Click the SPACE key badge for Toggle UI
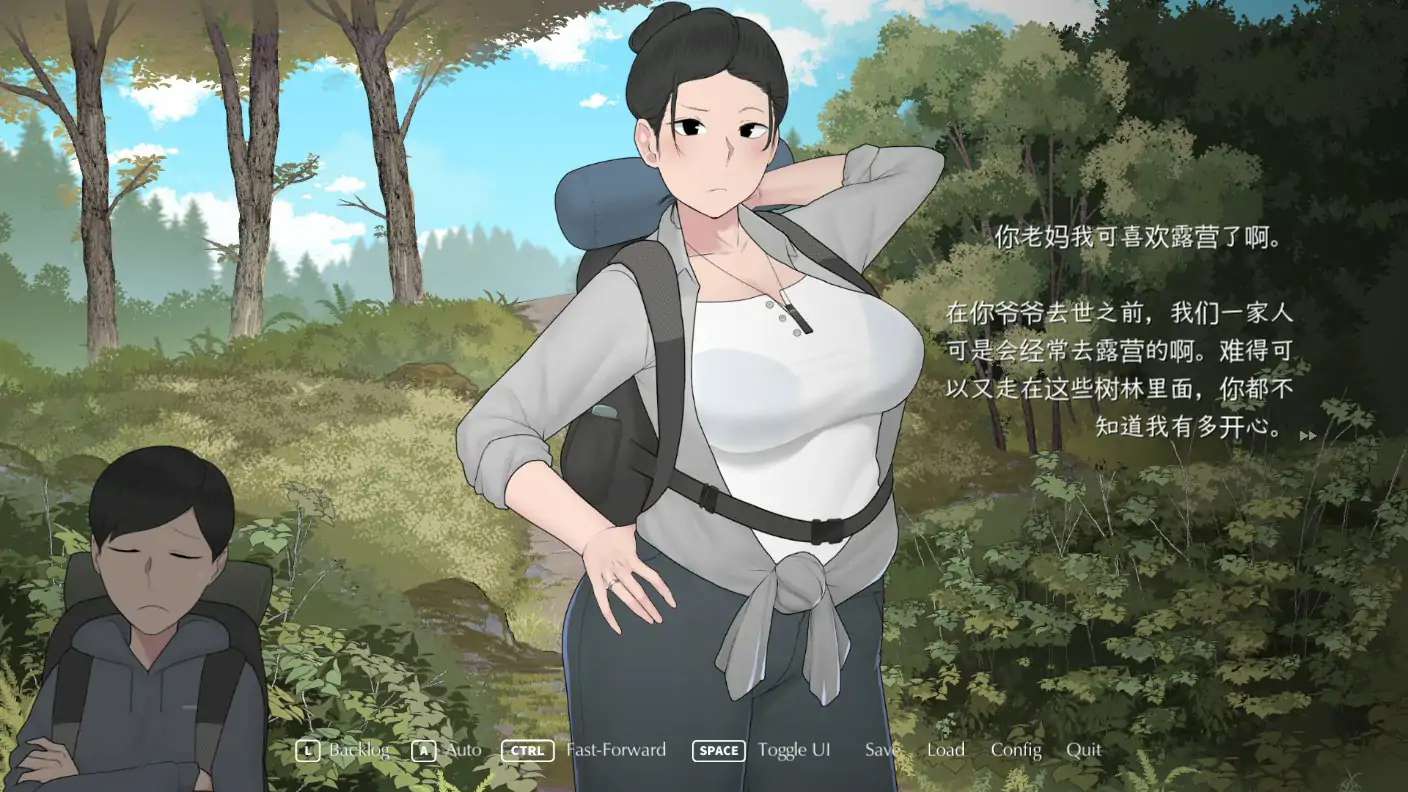Viewport: 1408px width, 792px height. coord(718,750)
